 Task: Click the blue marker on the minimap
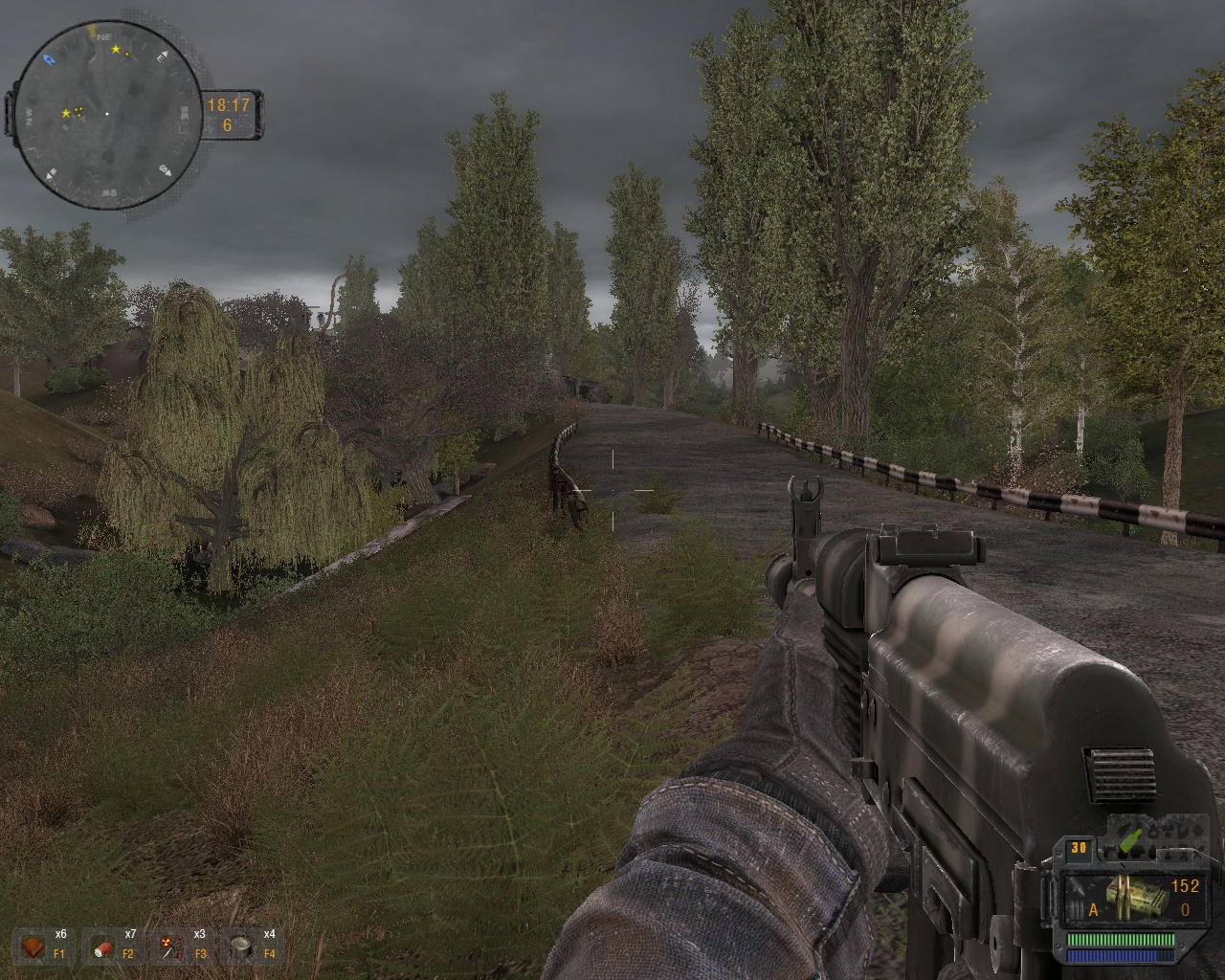(x=50, y=60)
